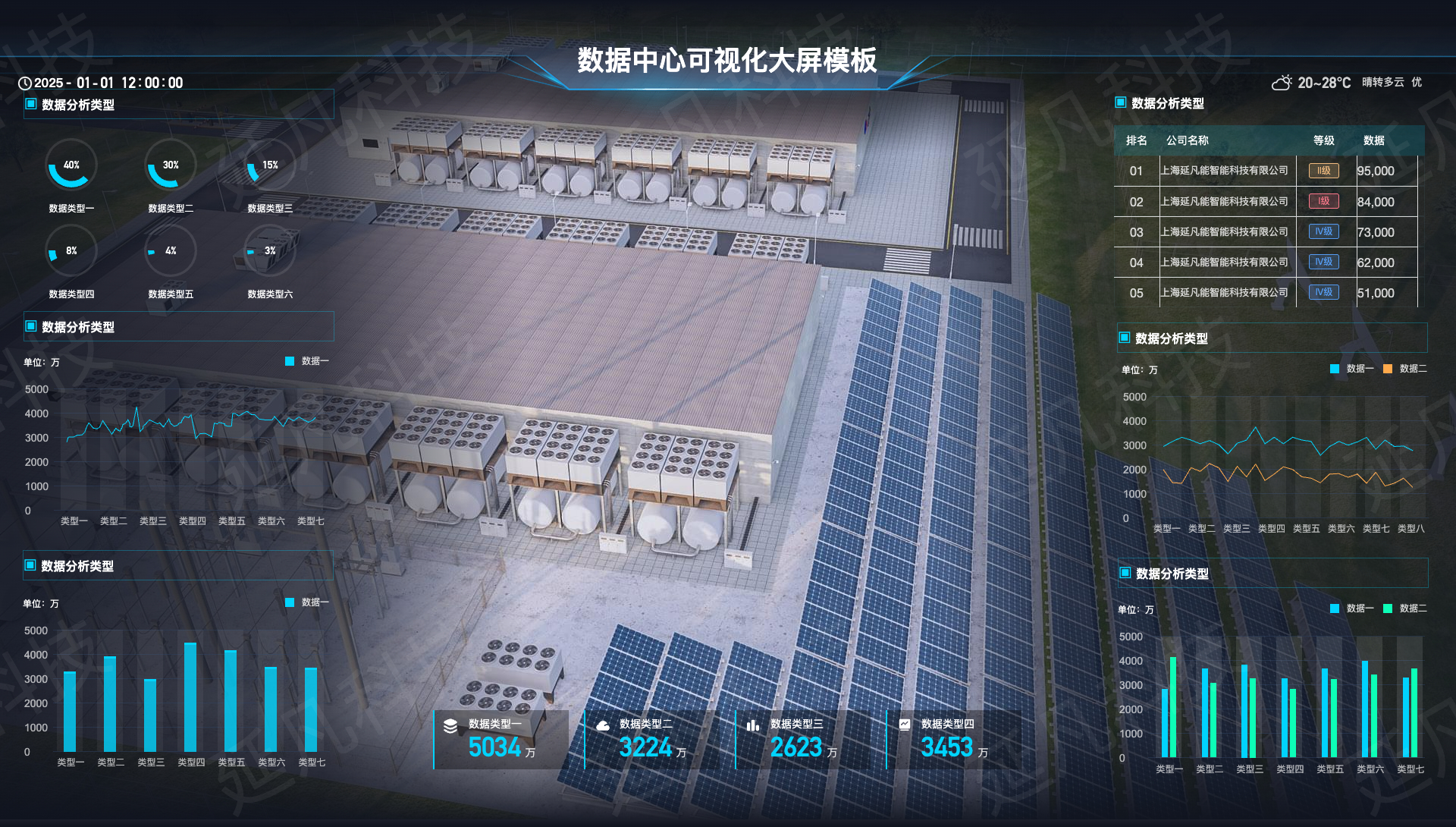The width and height of the screenshot is (1456, 827).
Task: Click the 等级 table column header
Action: click(1323, 140)
